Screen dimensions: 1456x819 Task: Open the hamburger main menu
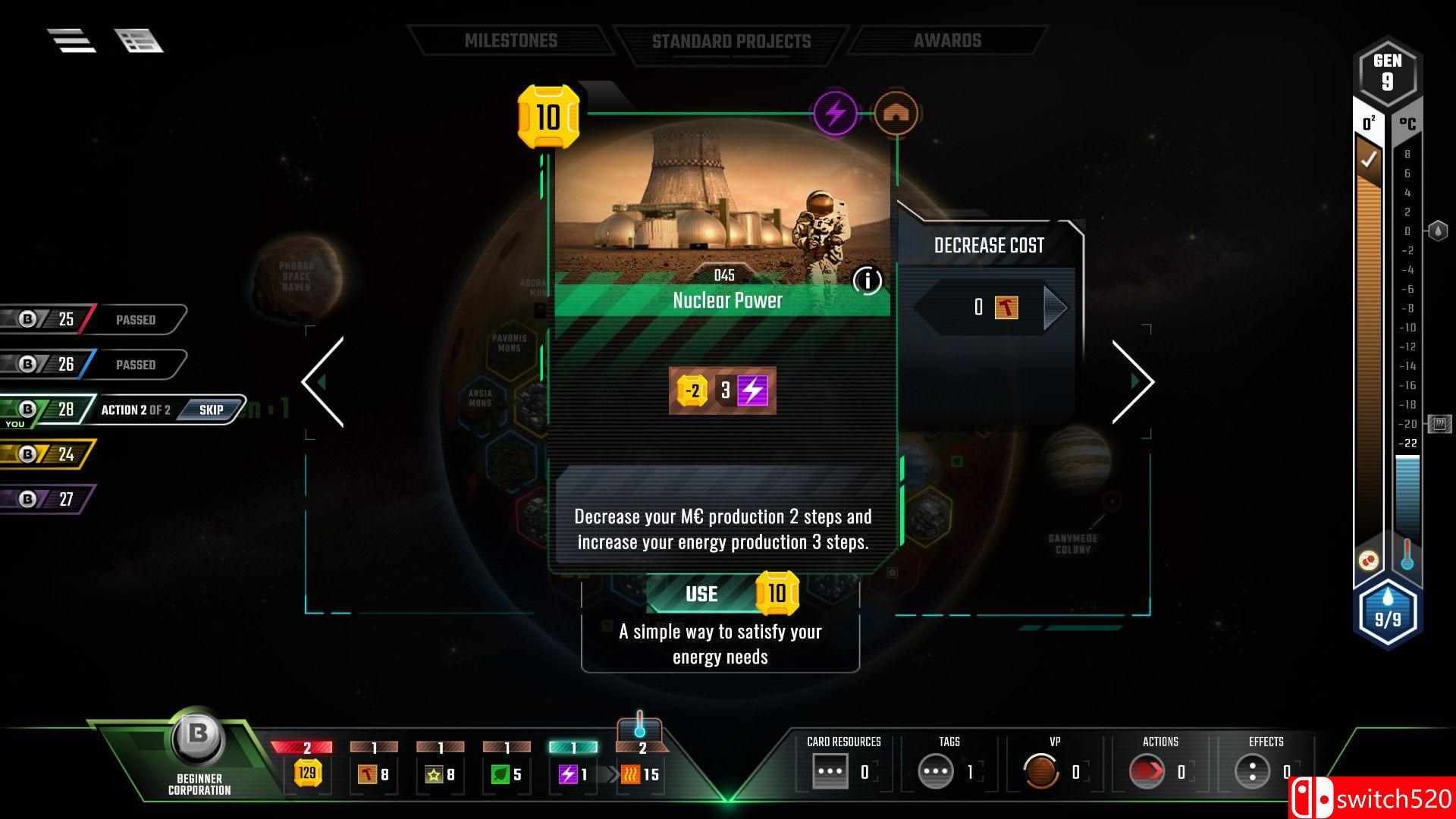[71, 41]
